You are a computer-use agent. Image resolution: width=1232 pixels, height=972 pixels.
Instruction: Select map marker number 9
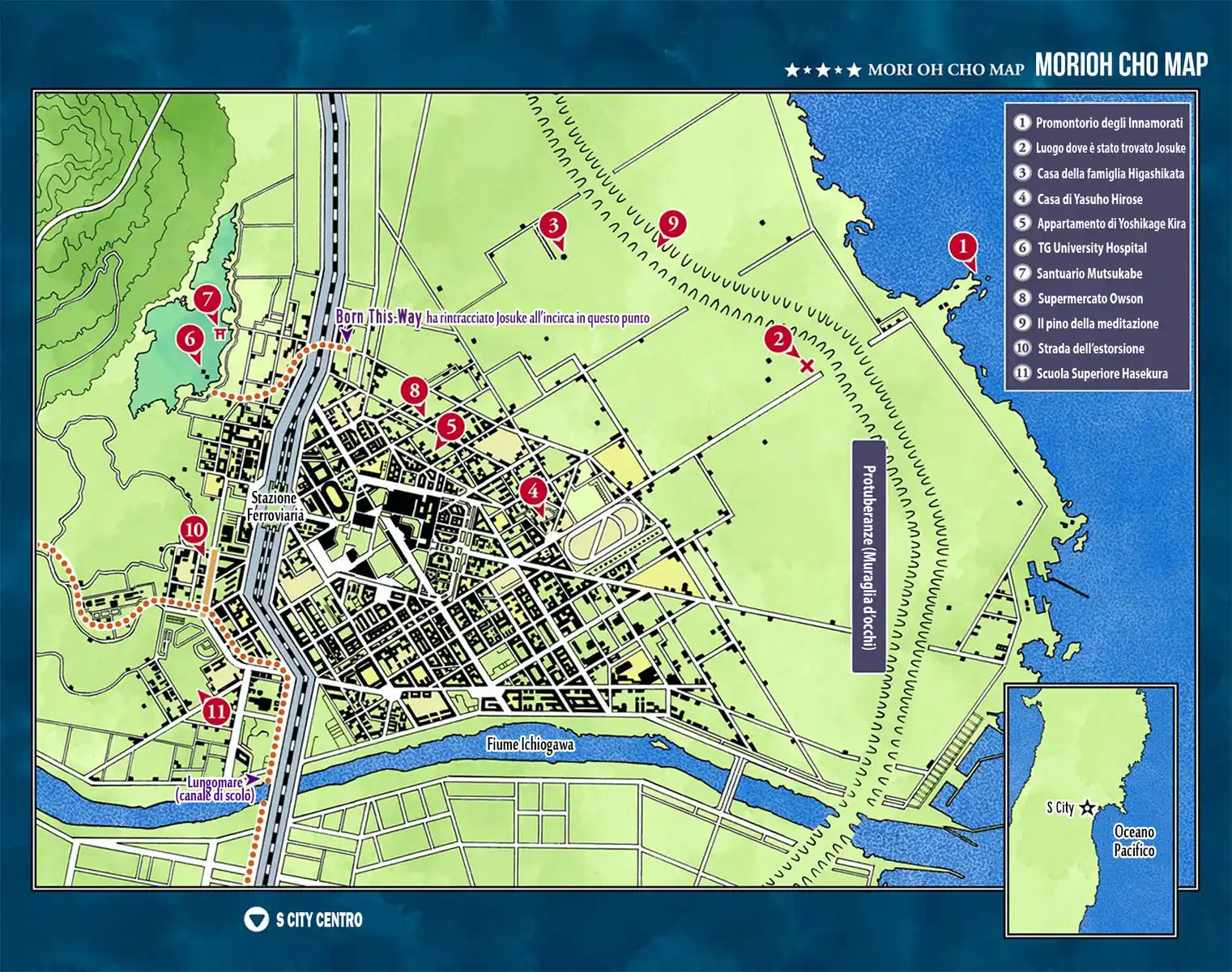tap(672, 223)
